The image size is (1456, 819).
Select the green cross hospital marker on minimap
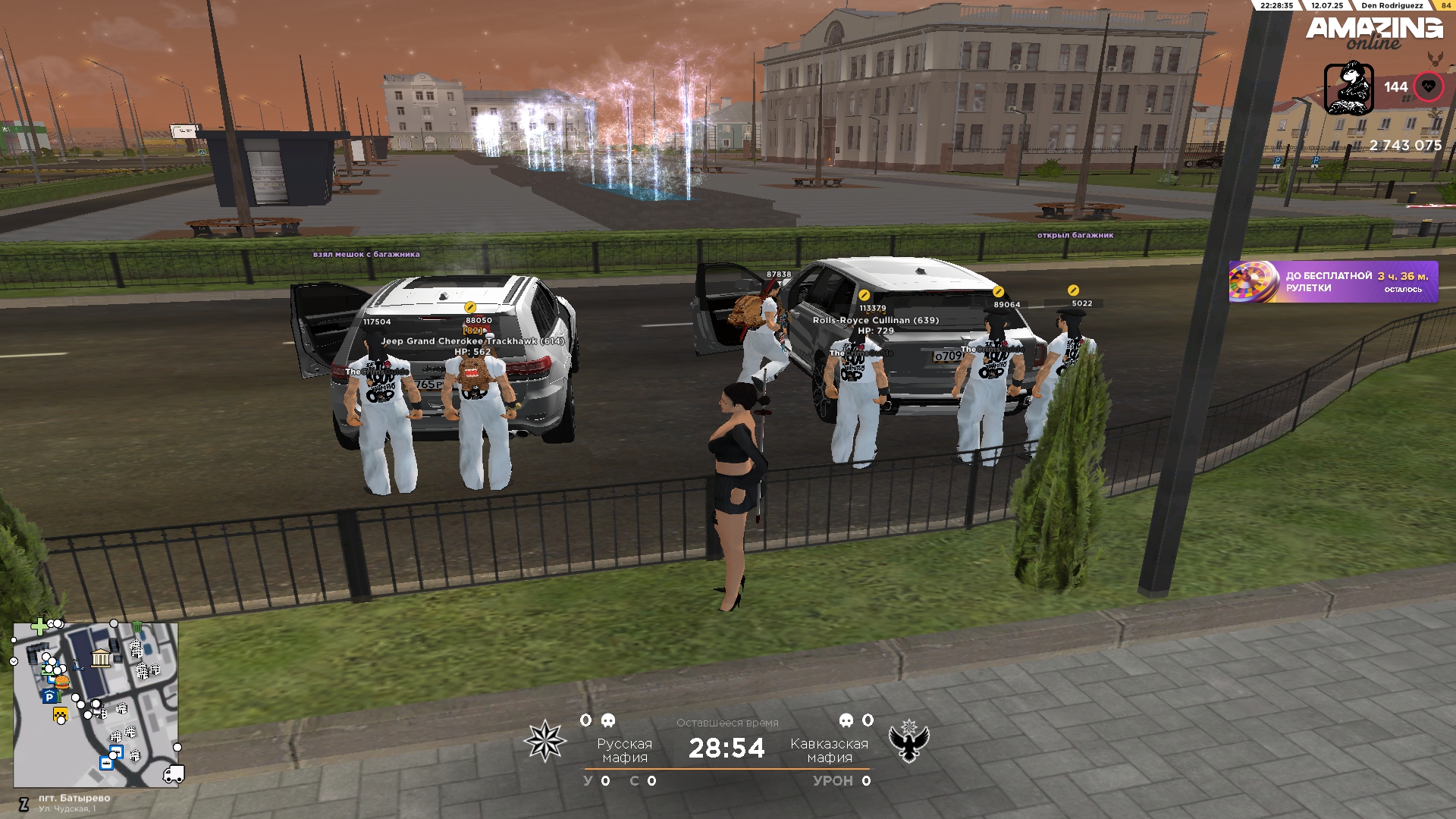click(x=39, y=627)
